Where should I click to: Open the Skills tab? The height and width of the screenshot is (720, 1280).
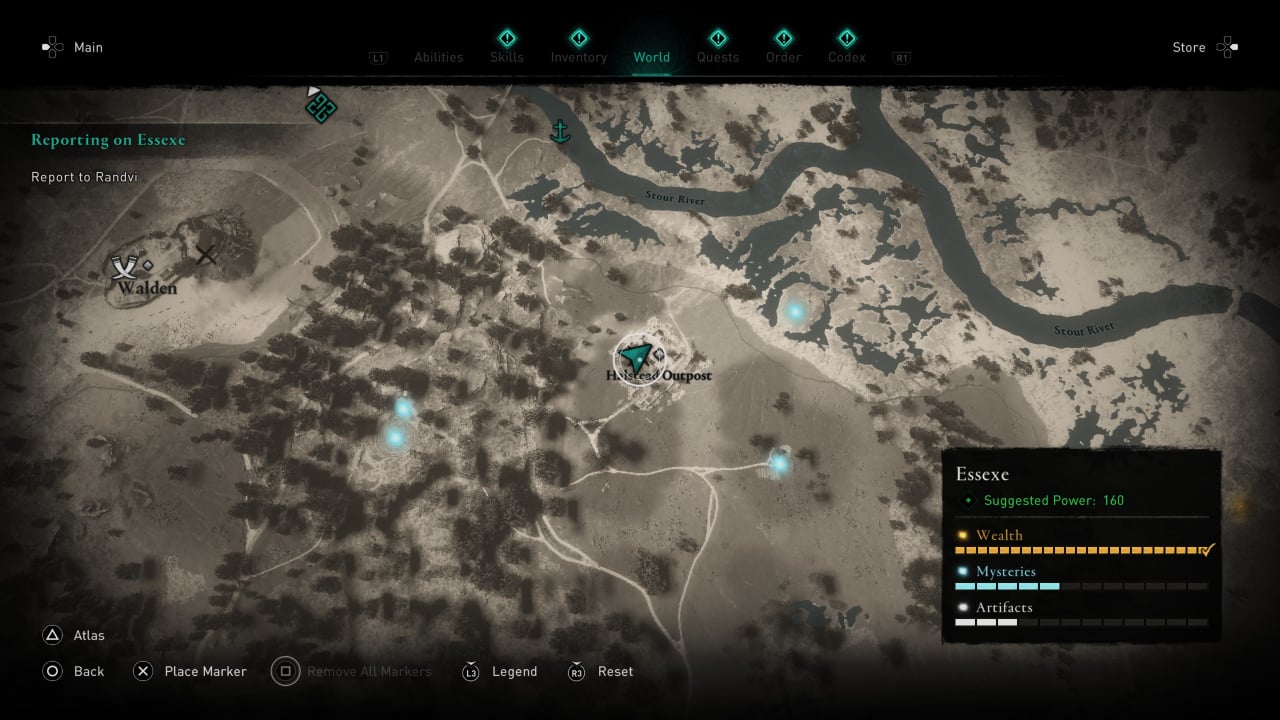(x=507, y=57)
